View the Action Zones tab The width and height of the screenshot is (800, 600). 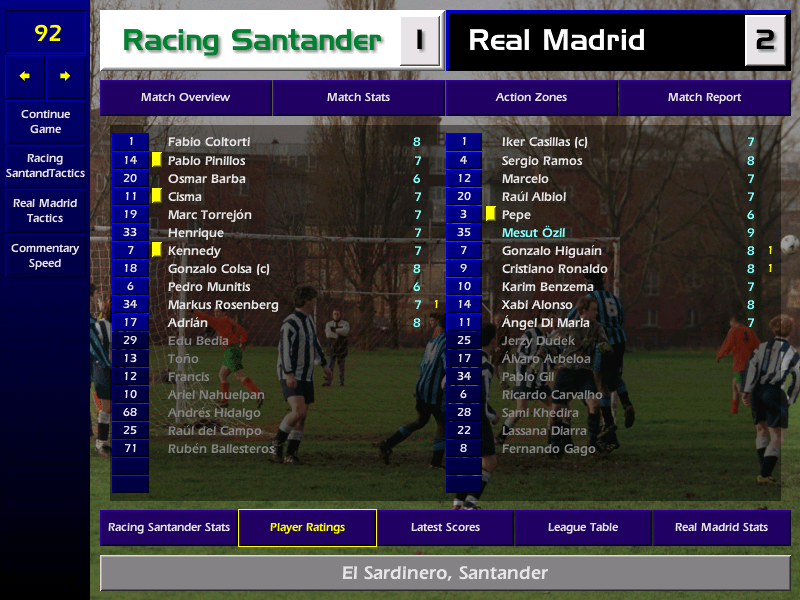click(531, 98)
